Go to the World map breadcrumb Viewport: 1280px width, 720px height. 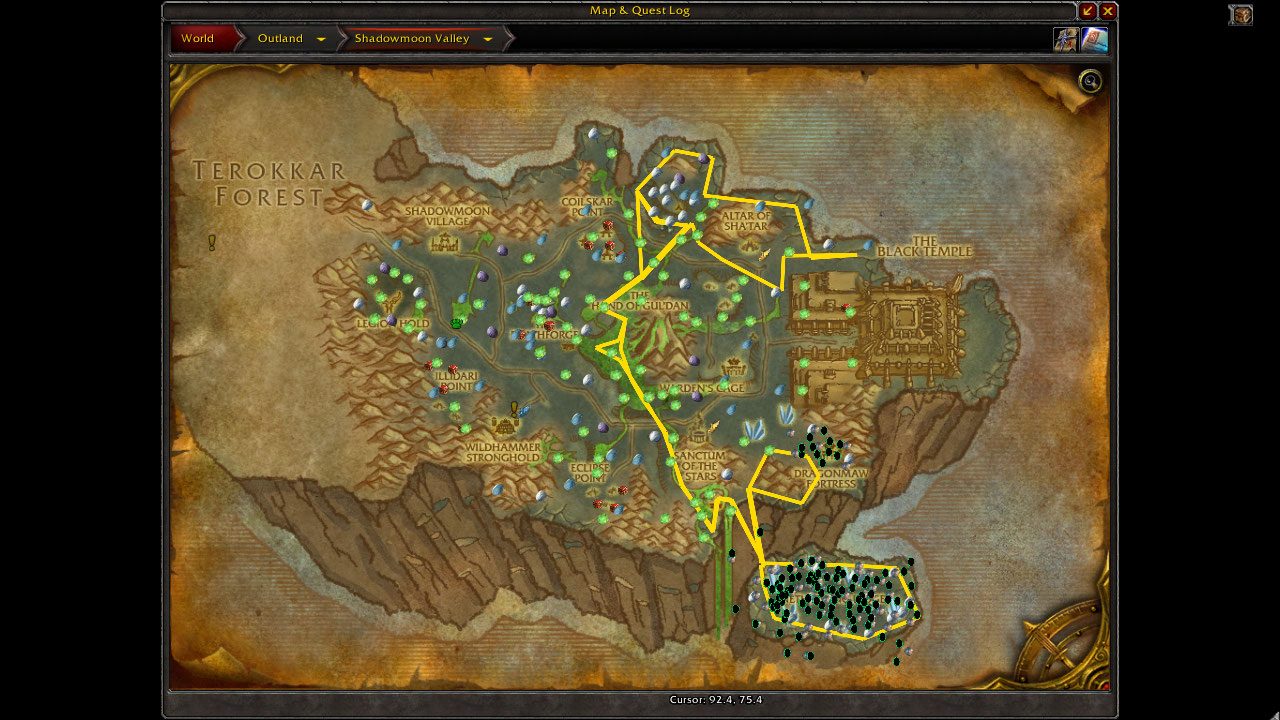(198, 39)
